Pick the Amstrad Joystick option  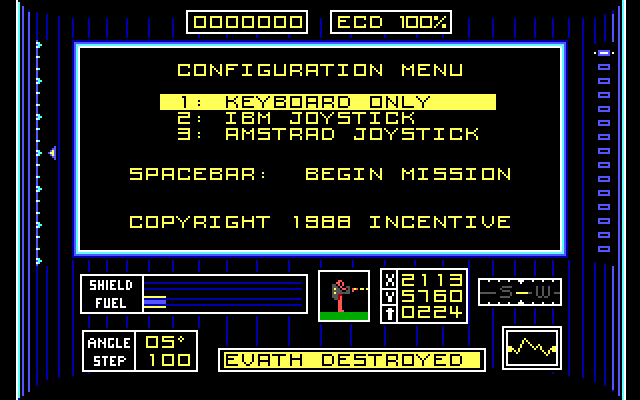tap(328, 134)
